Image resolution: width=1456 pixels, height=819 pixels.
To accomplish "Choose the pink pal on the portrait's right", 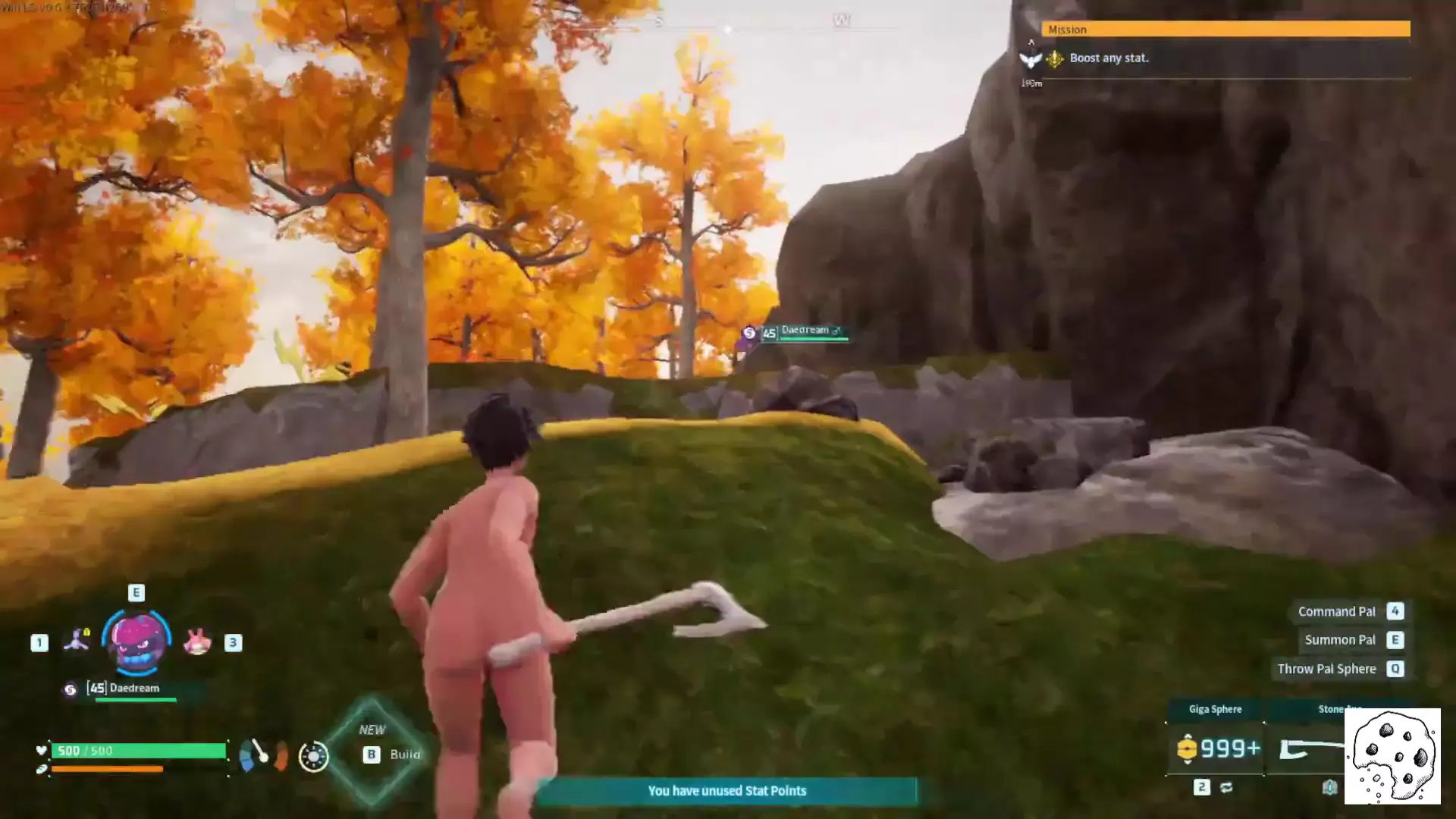I will coord(197,642).
